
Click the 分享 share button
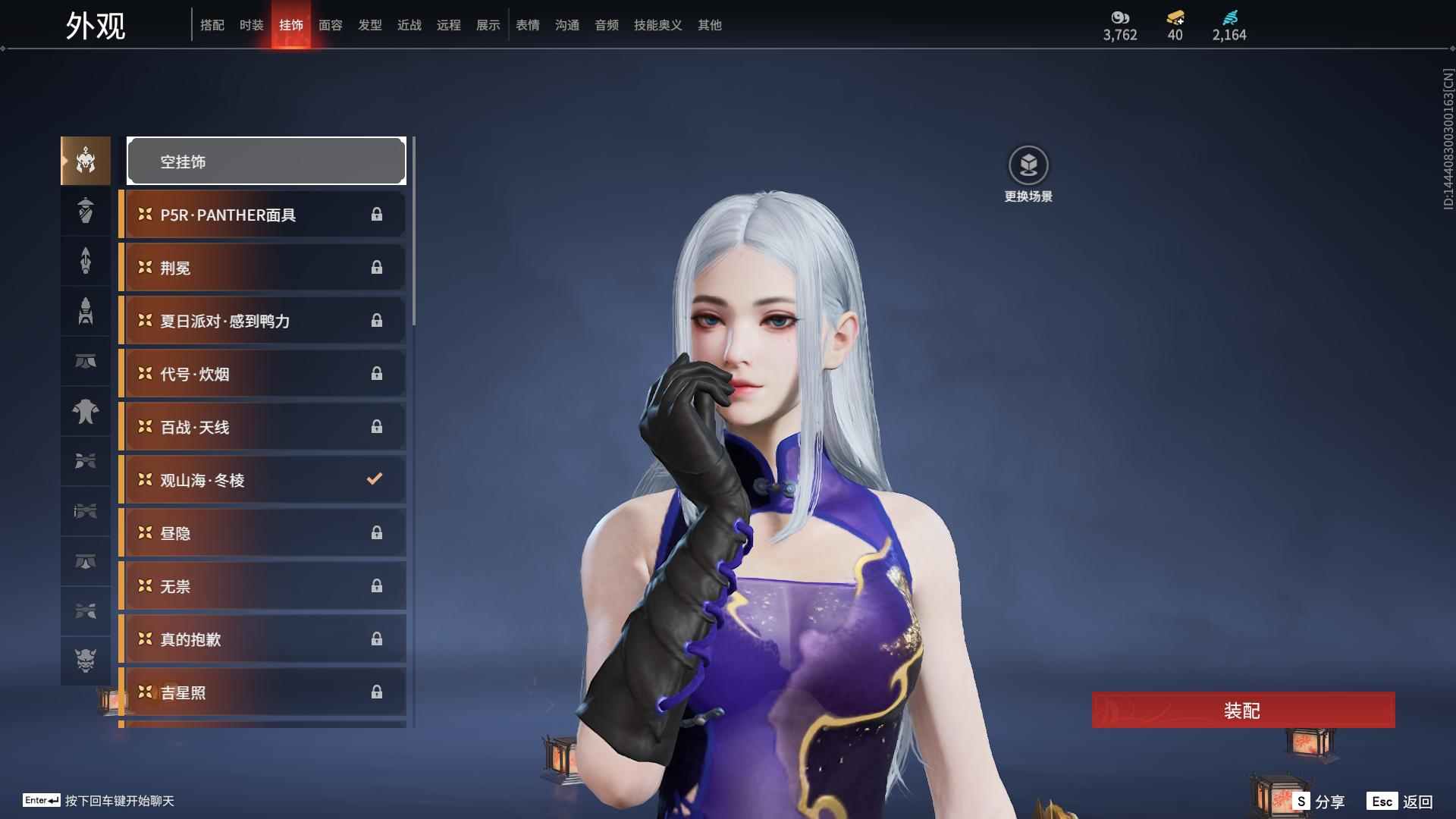click(1319, 801)
